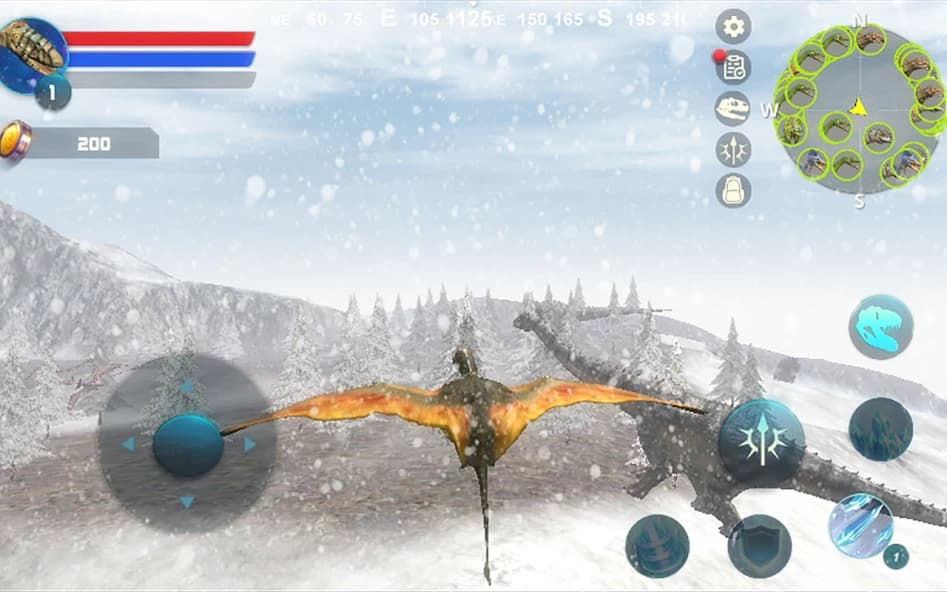
Task: Open the quest clipboard with red notification
Action: tap(733, 68)
